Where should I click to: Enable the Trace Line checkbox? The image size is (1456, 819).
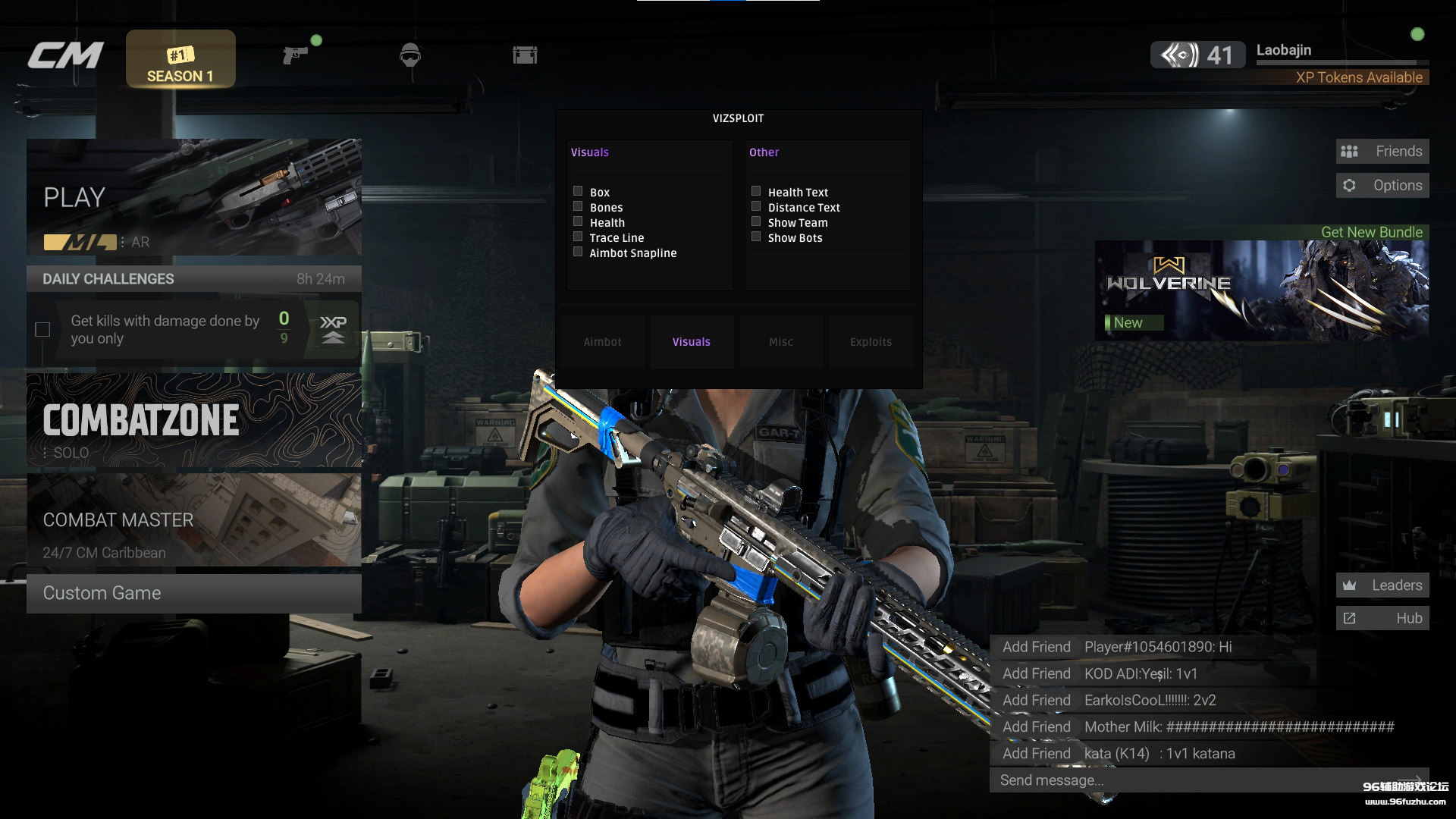(578, 237)
